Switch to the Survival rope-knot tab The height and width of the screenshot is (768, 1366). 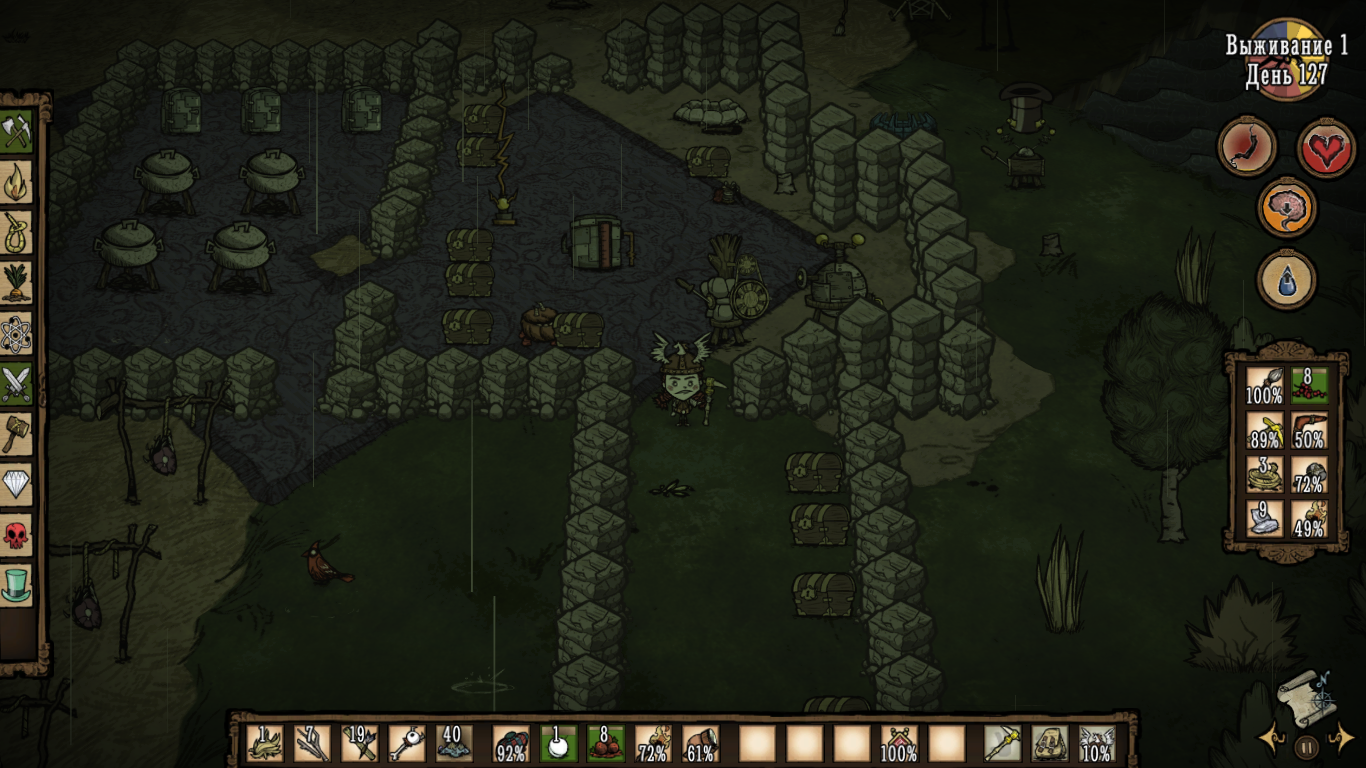click(17, 233)
